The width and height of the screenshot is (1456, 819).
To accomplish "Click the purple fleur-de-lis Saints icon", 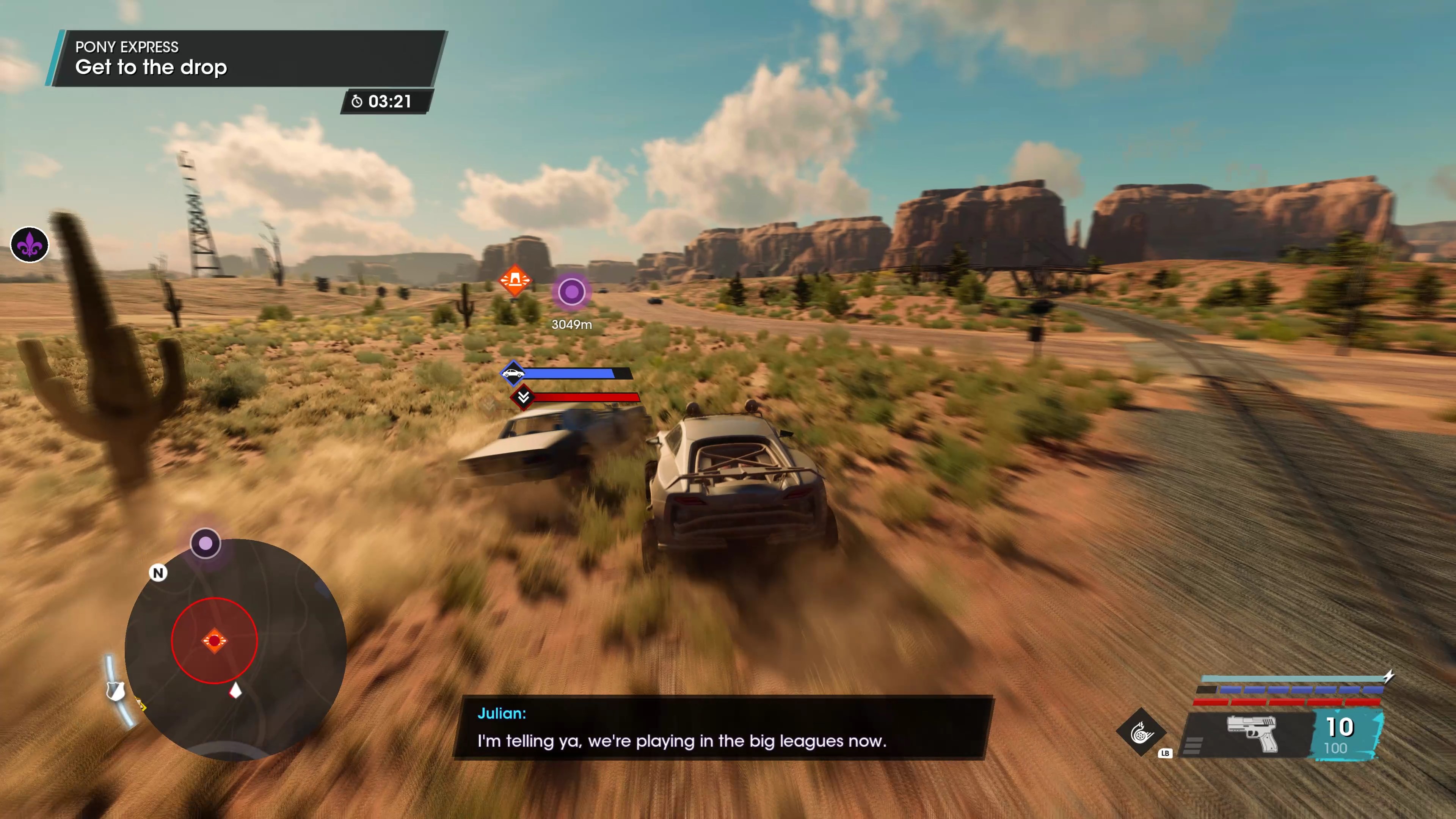I will pyautogui.click(x=30, y=245).
